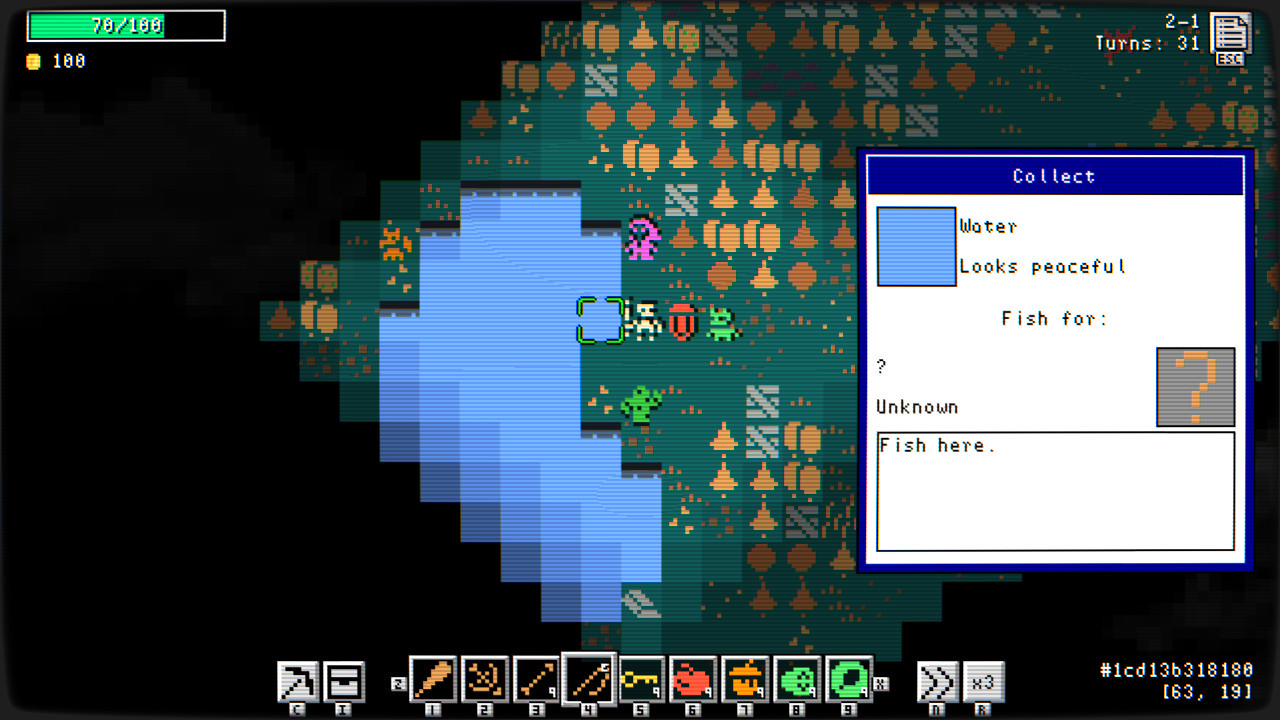
Task: Click the "Fish here." button
Action: pyautogui.click(x=1056, y=491)
